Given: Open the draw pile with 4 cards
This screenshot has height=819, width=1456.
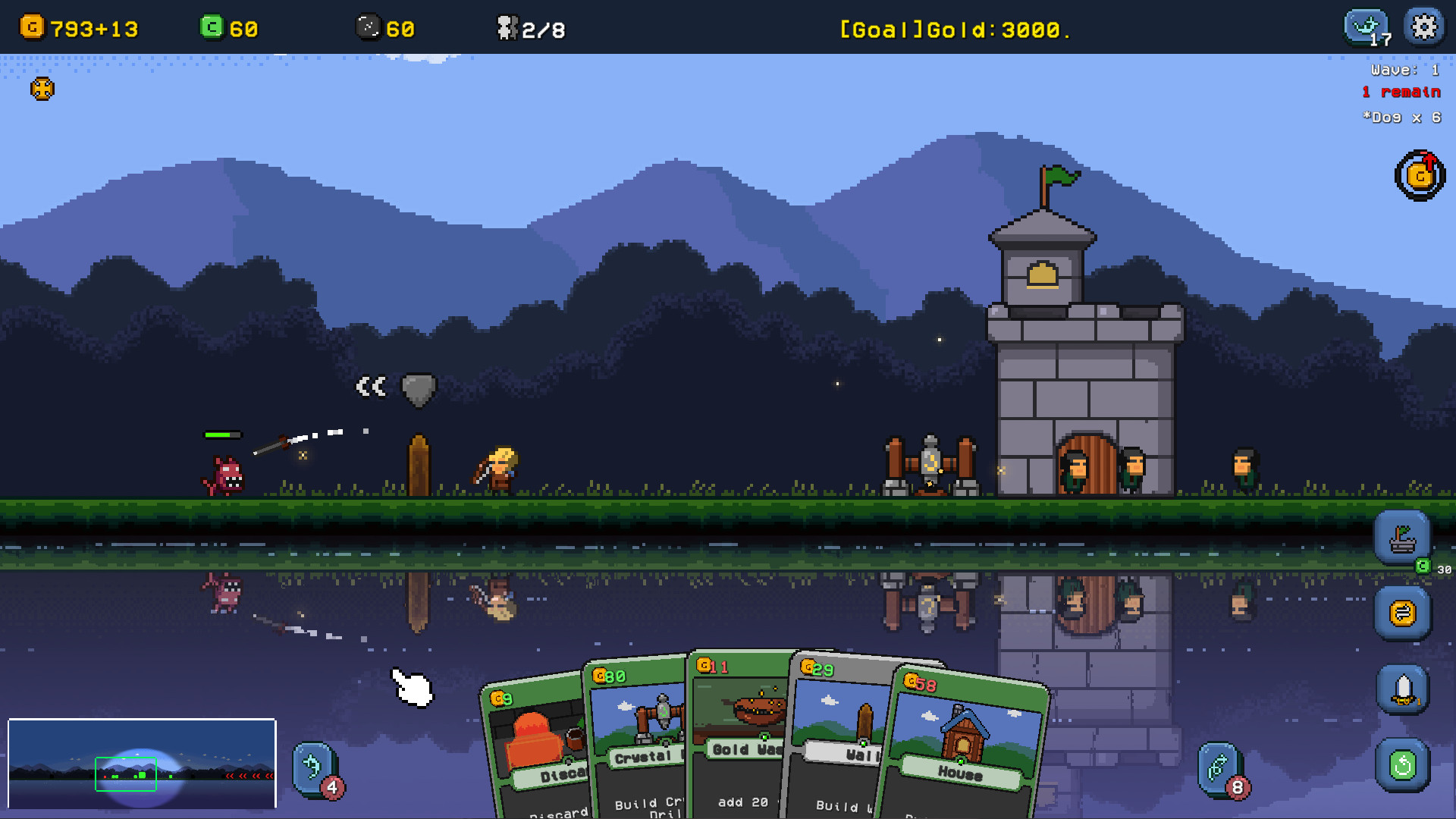Looking at the screenshot, I should click(x=315, y=769).
